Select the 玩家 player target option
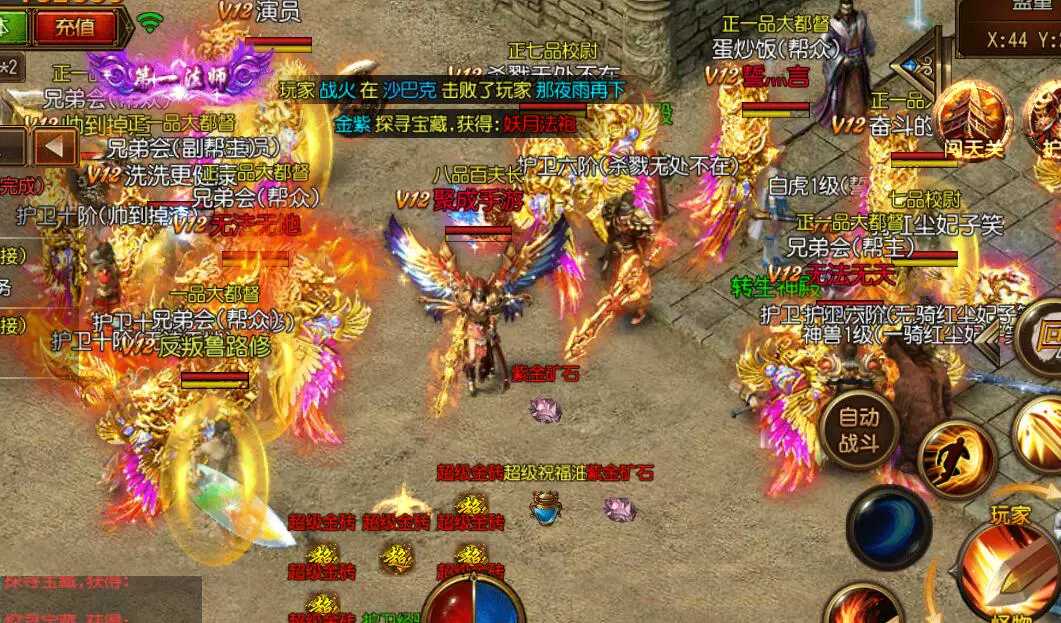Screen dimensions: 1061x623 (1010, 515)
